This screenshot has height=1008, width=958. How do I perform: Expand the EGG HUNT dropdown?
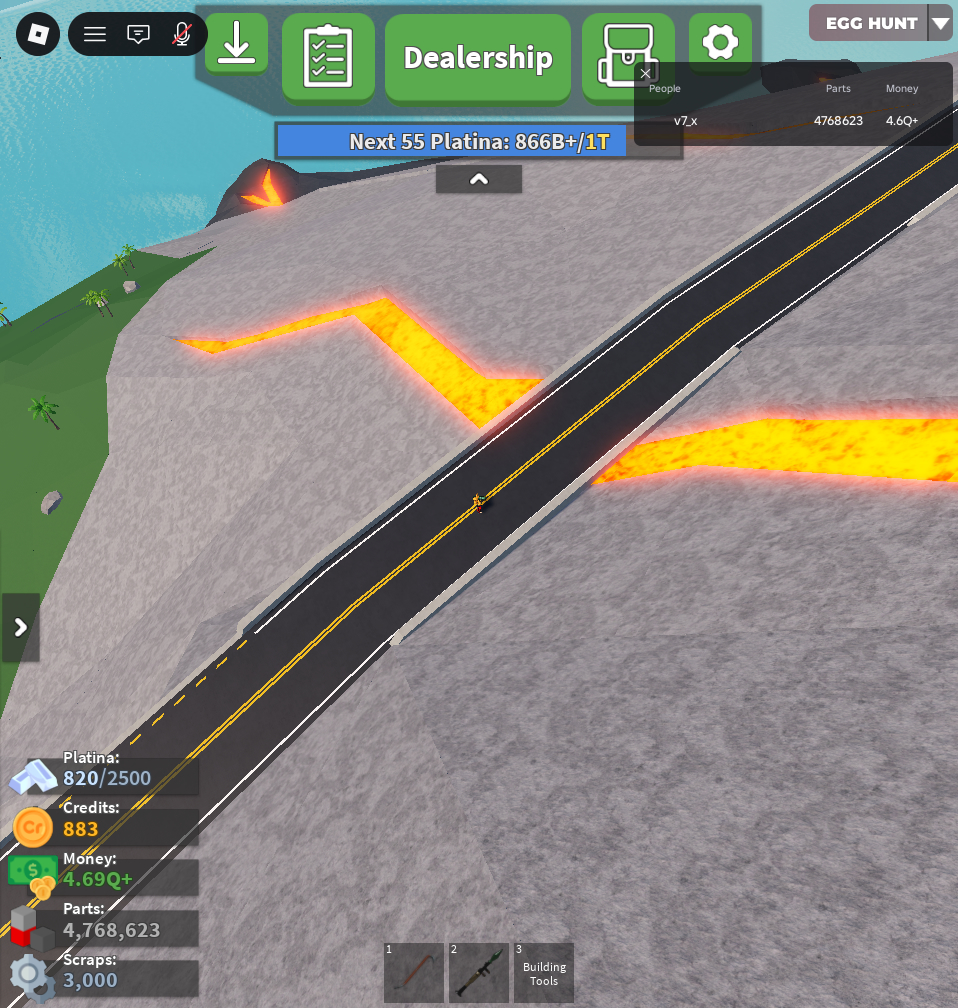[x=939, y=23]
